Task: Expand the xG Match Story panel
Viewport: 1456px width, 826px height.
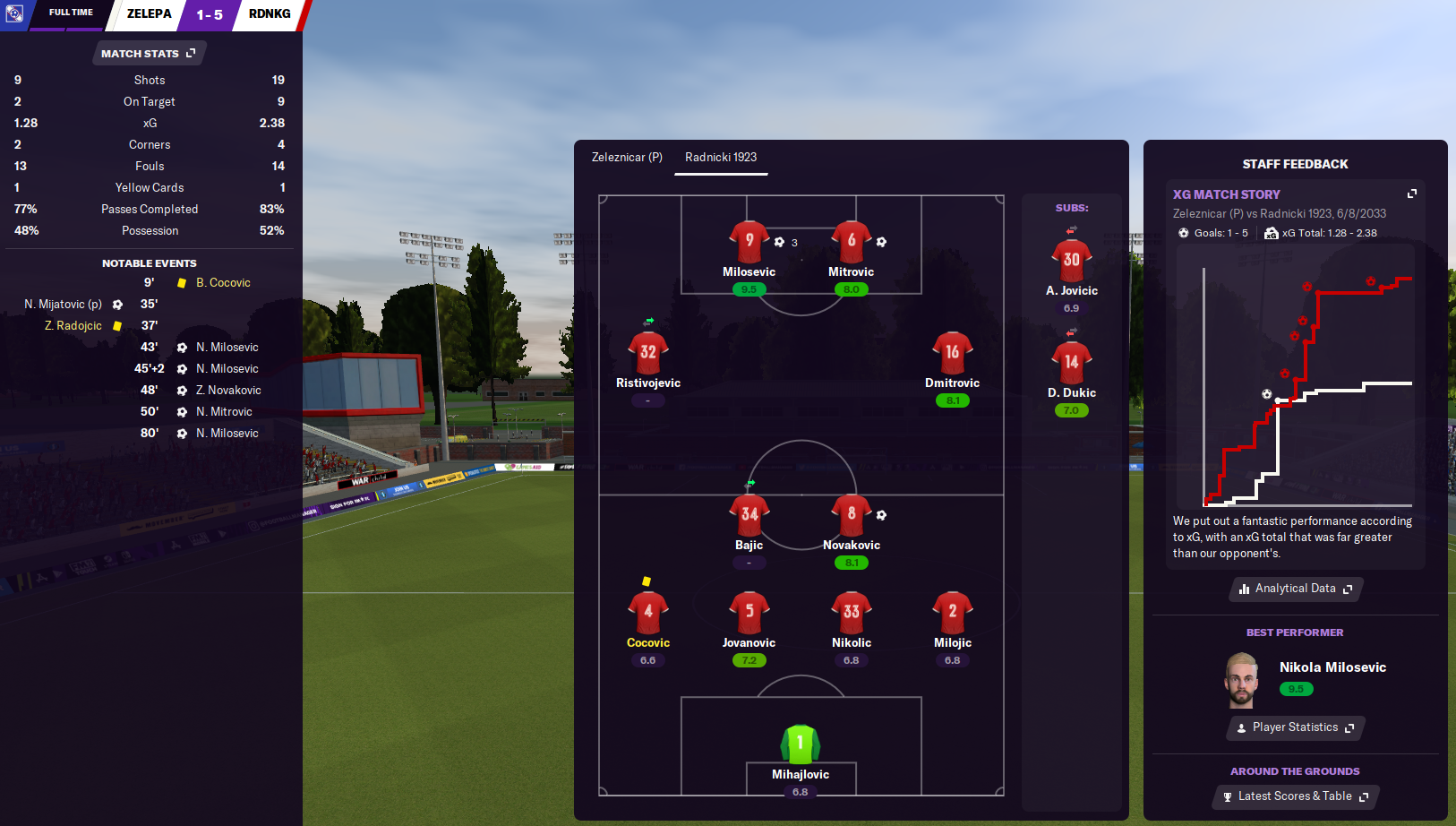Action: tap(1412, 194)
